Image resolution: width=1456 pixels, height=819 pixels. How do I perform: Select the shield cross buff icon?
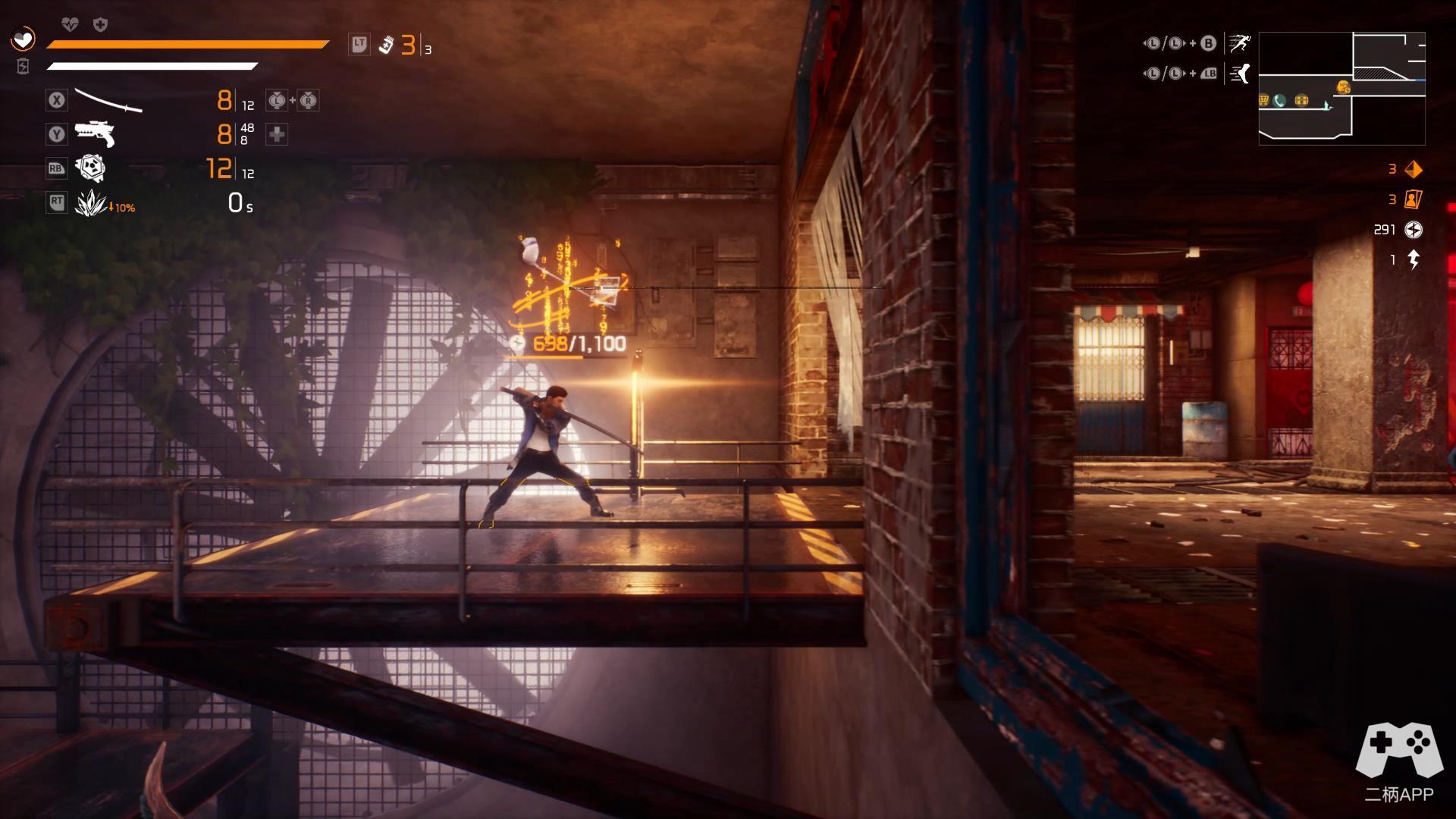pos(100,25)
